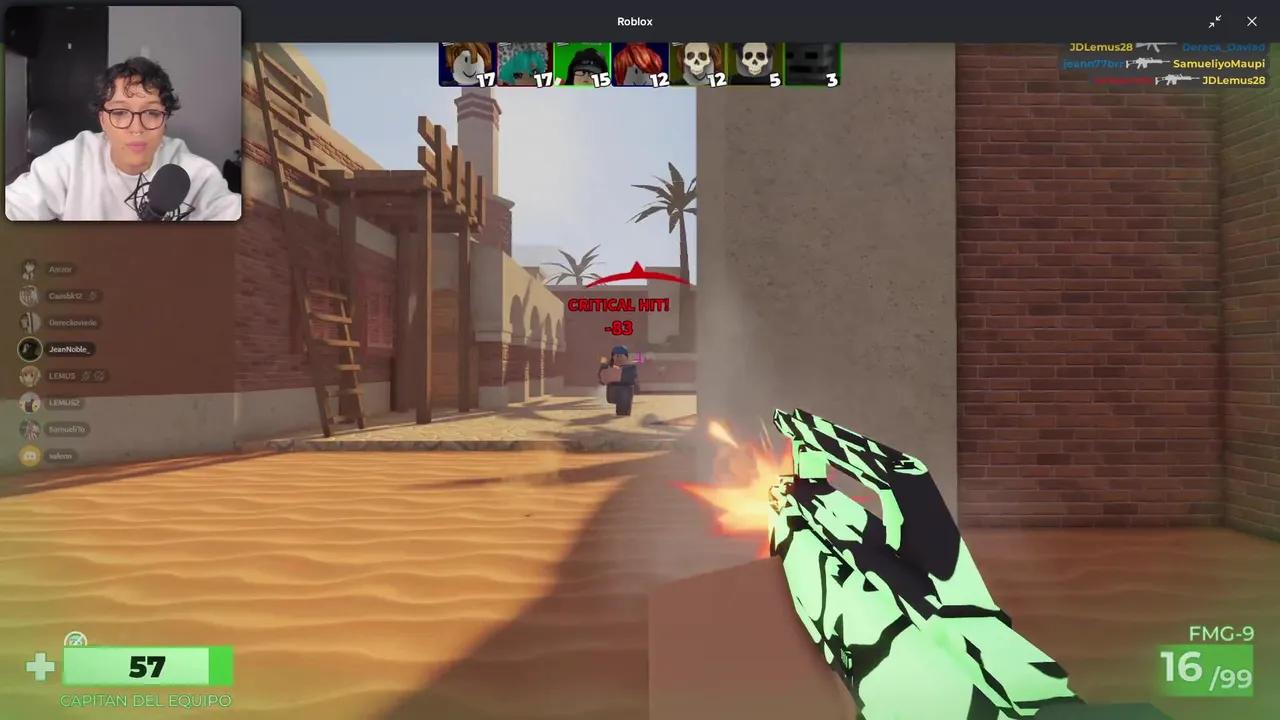
Task: Select the skull icon with 12 kills
Action: pos(697,62)
